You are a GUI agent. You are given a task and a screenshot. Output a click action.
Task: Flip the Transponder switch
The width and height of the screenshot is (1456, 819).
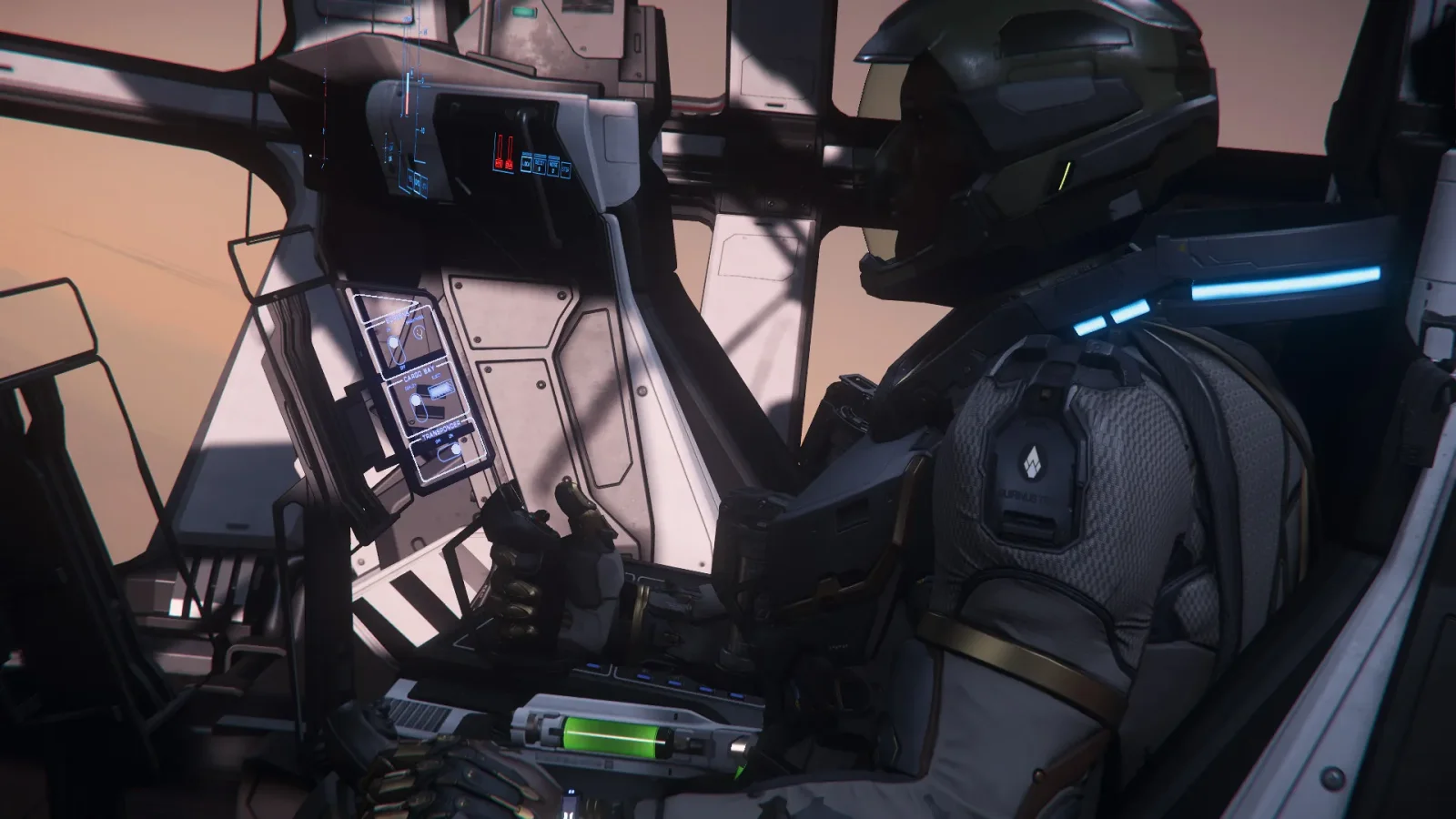(449, 448)
